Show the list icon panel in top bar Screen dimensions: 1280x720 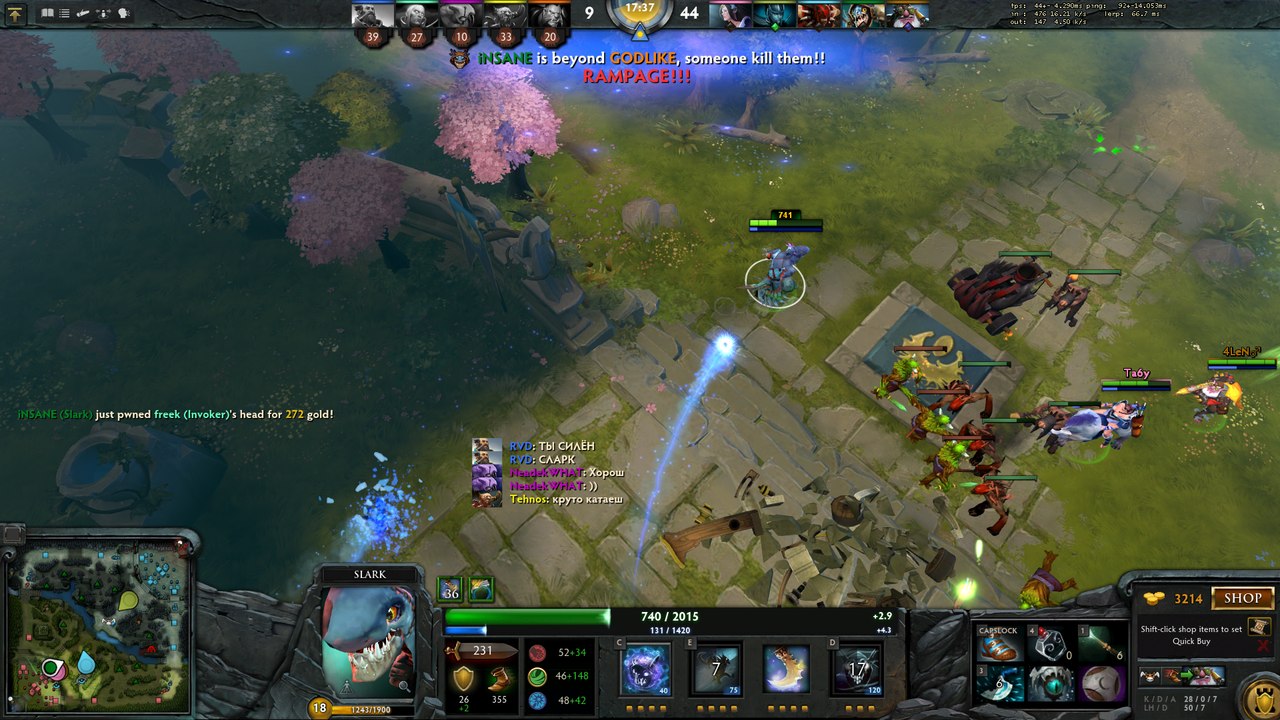[65, 14]
